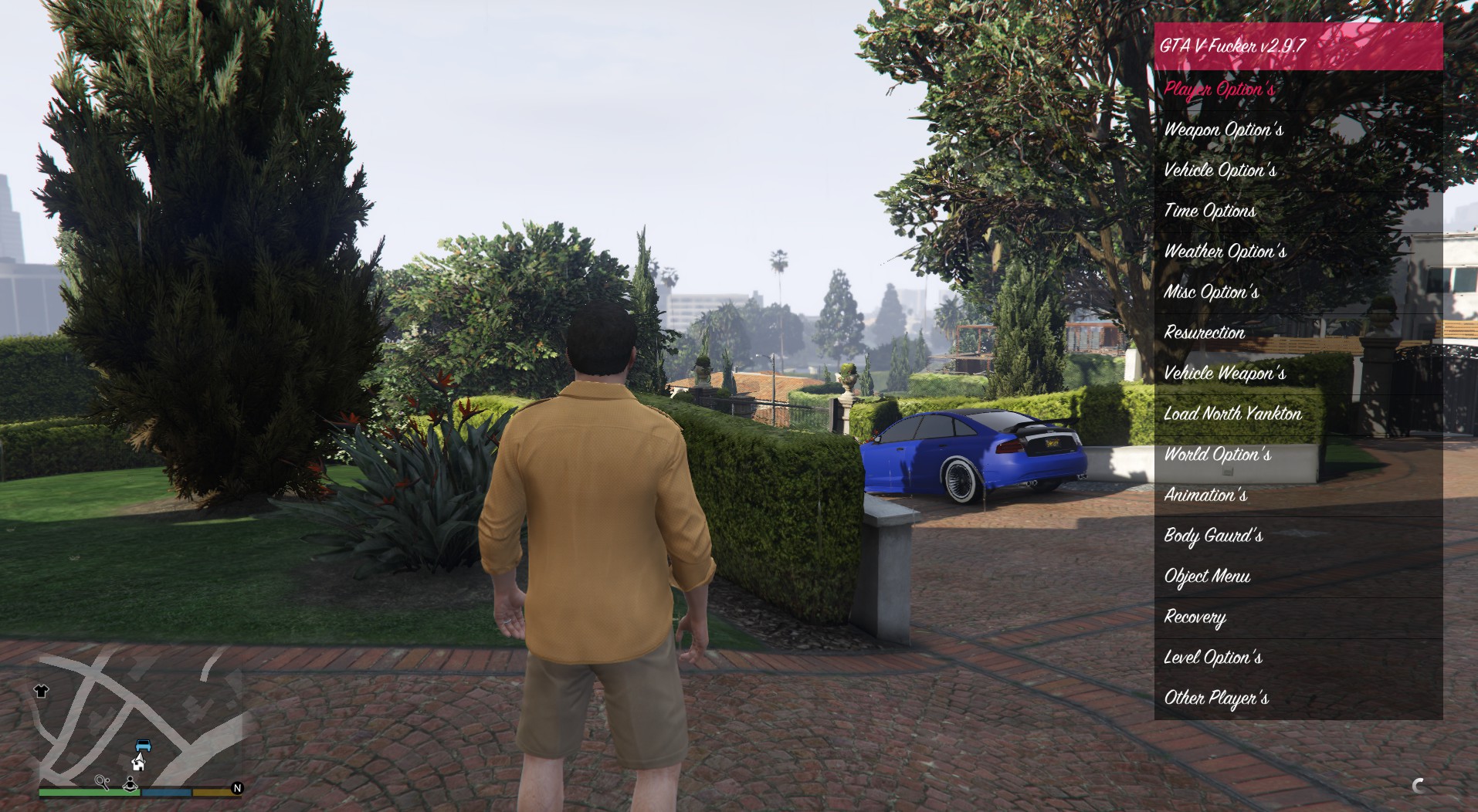Select Weapon Option's from the menu
1478x812 pixels.
[x=1223, y=130]
